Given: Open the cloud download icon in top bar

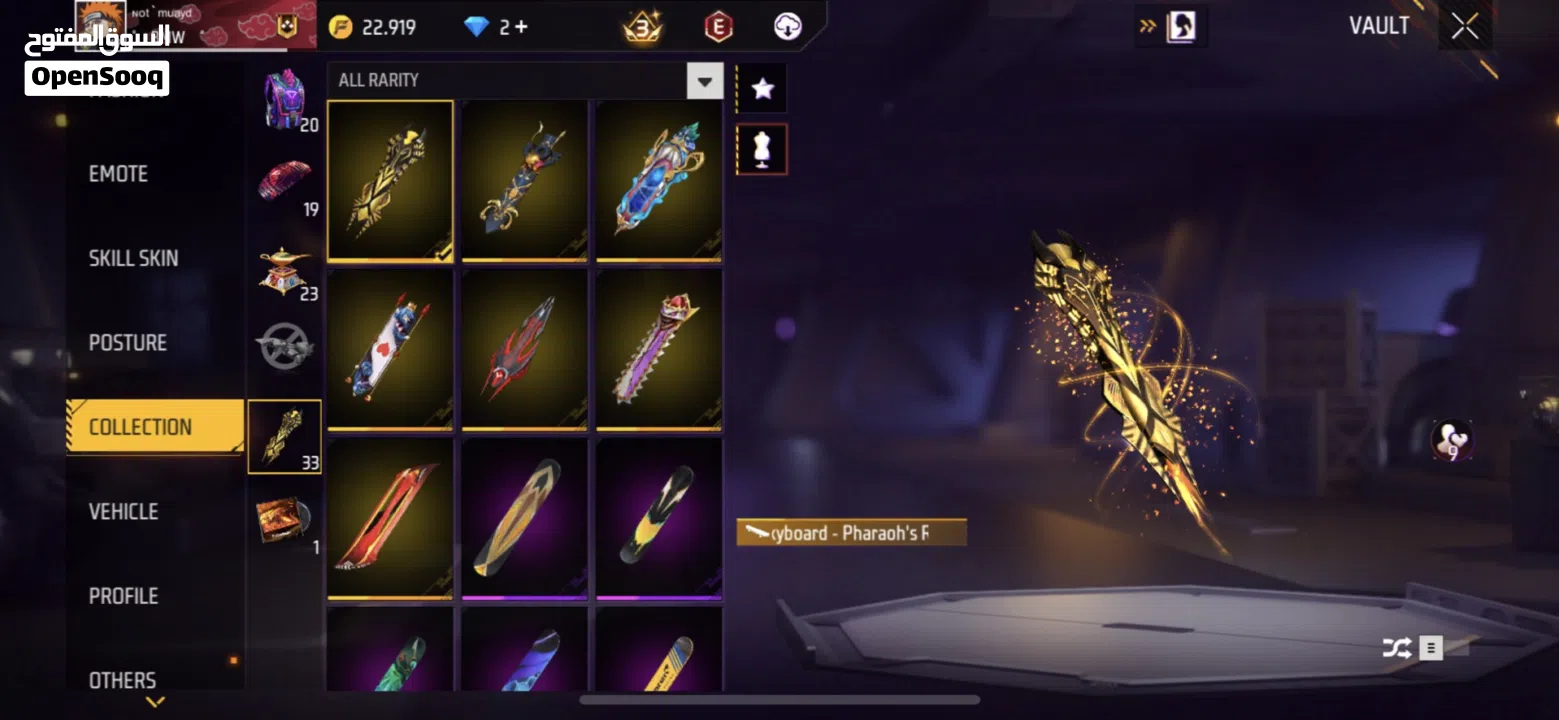Looking at the screenshot, I should (x=787, y=27).
